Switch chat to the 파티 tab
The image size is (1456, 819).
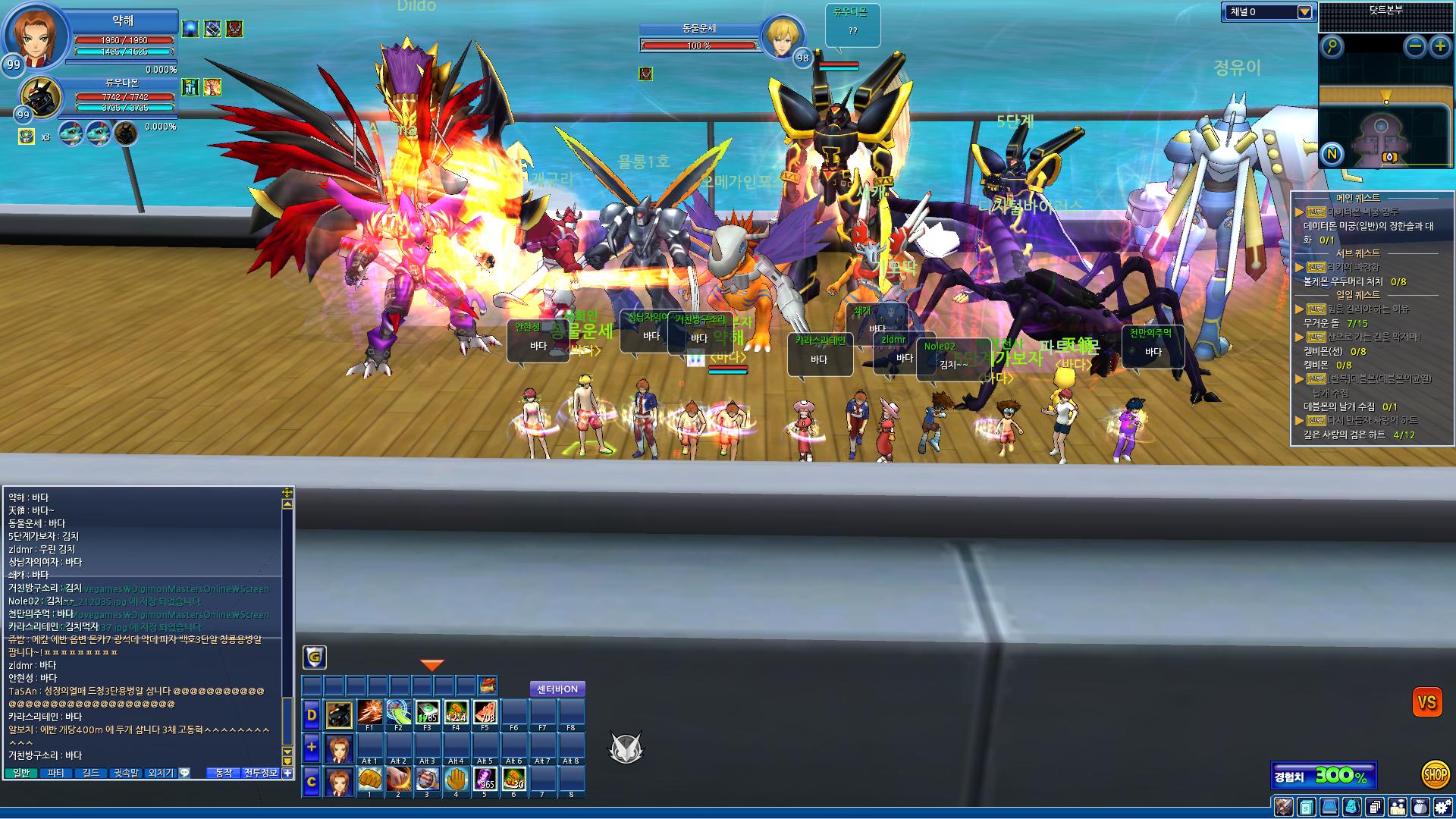pyautogui.click(x=56, y=773)
